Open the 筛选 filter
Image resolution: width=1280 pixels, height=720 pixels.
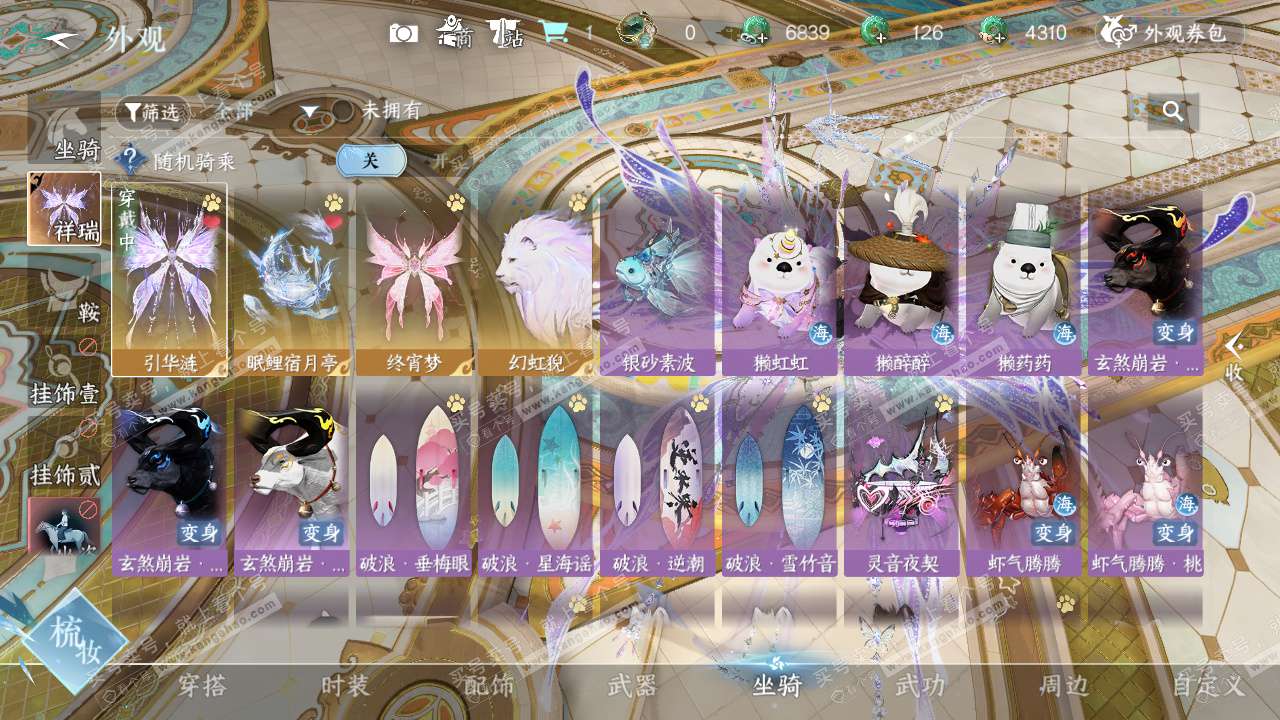[x=152, y=112]
